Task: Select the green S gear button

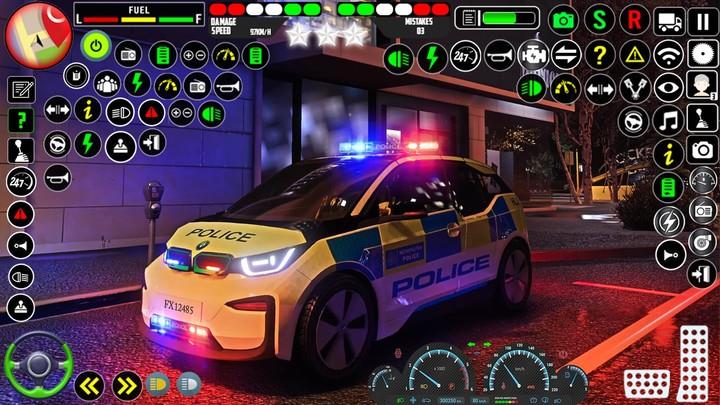Action: click(x=598, y=19)
